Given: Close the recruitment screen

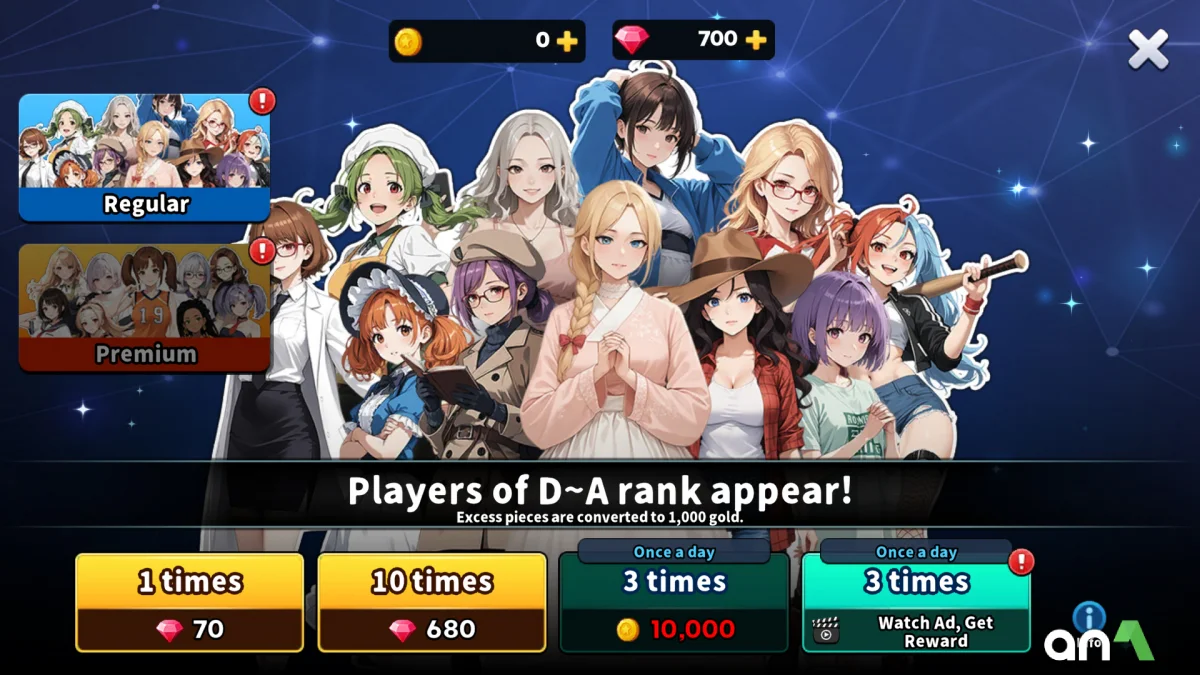Looking at the screenshot, I should [x=1148, y=49].
